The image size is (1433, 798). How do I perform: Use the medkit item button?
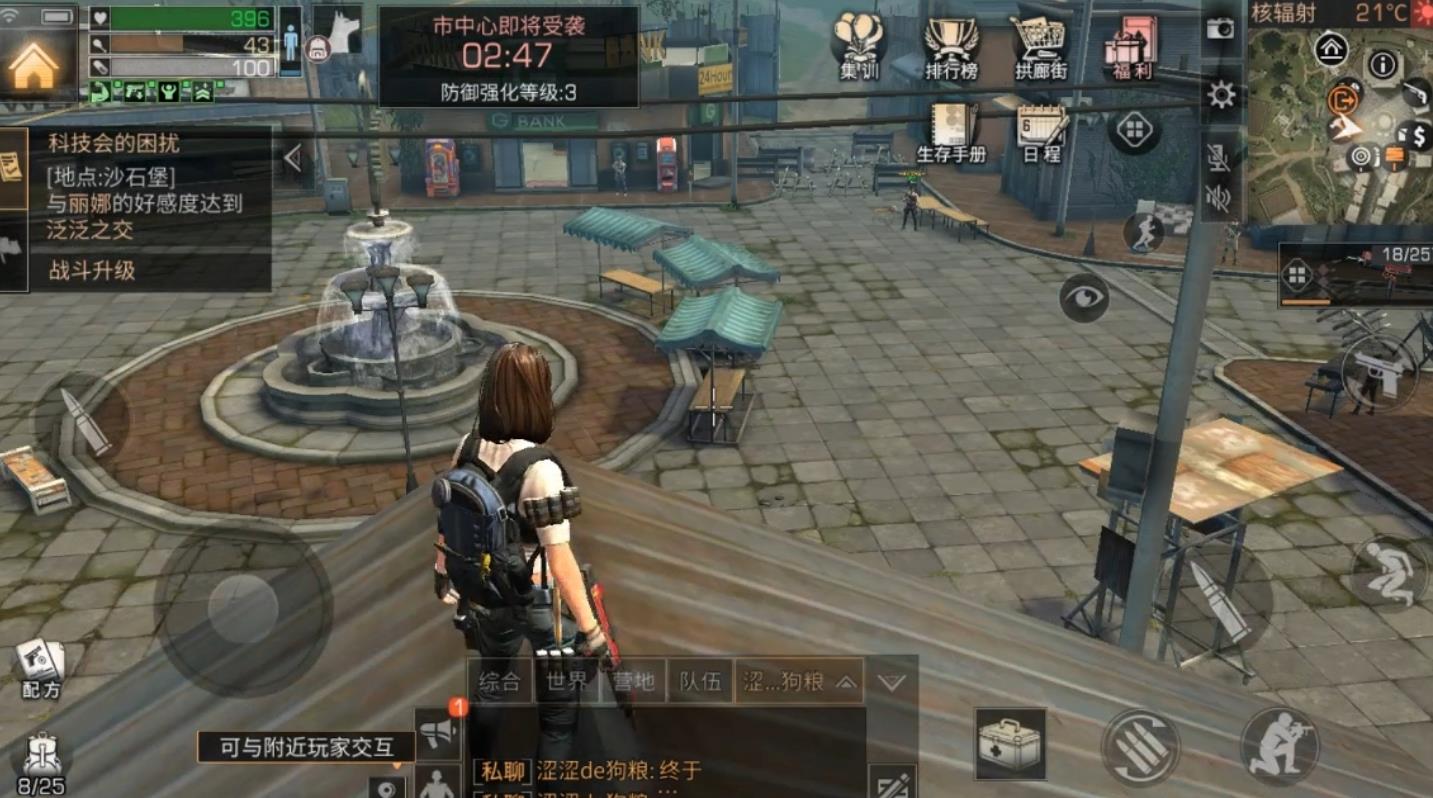pyautogui.click(x=1010, y=743)
